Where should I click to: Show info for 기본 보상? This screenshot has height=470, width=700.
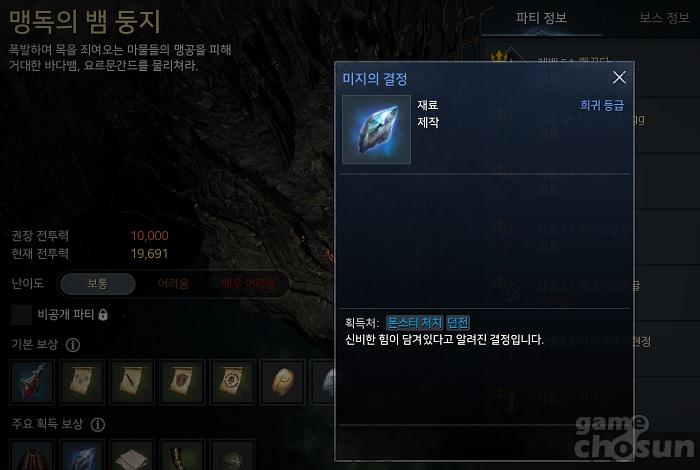pos(73,345)
